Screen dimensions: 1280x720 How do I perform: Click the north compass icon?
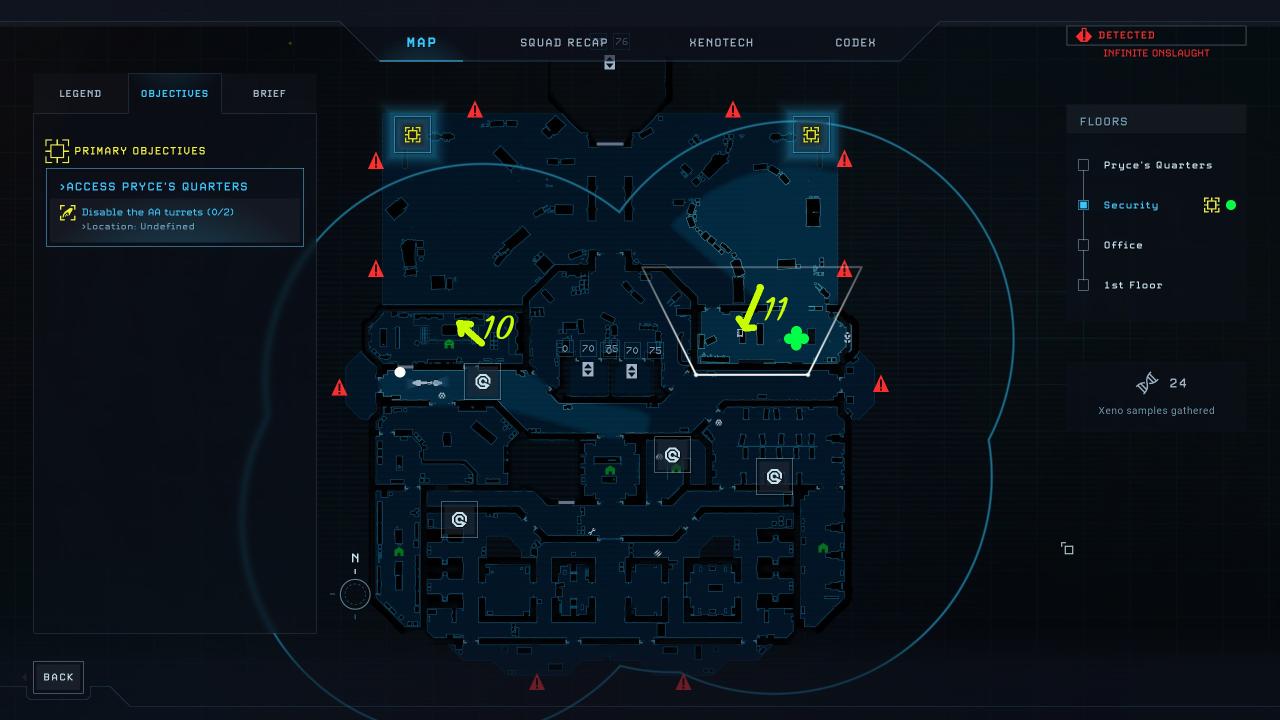pyautogui.click(x=354, y=594)
